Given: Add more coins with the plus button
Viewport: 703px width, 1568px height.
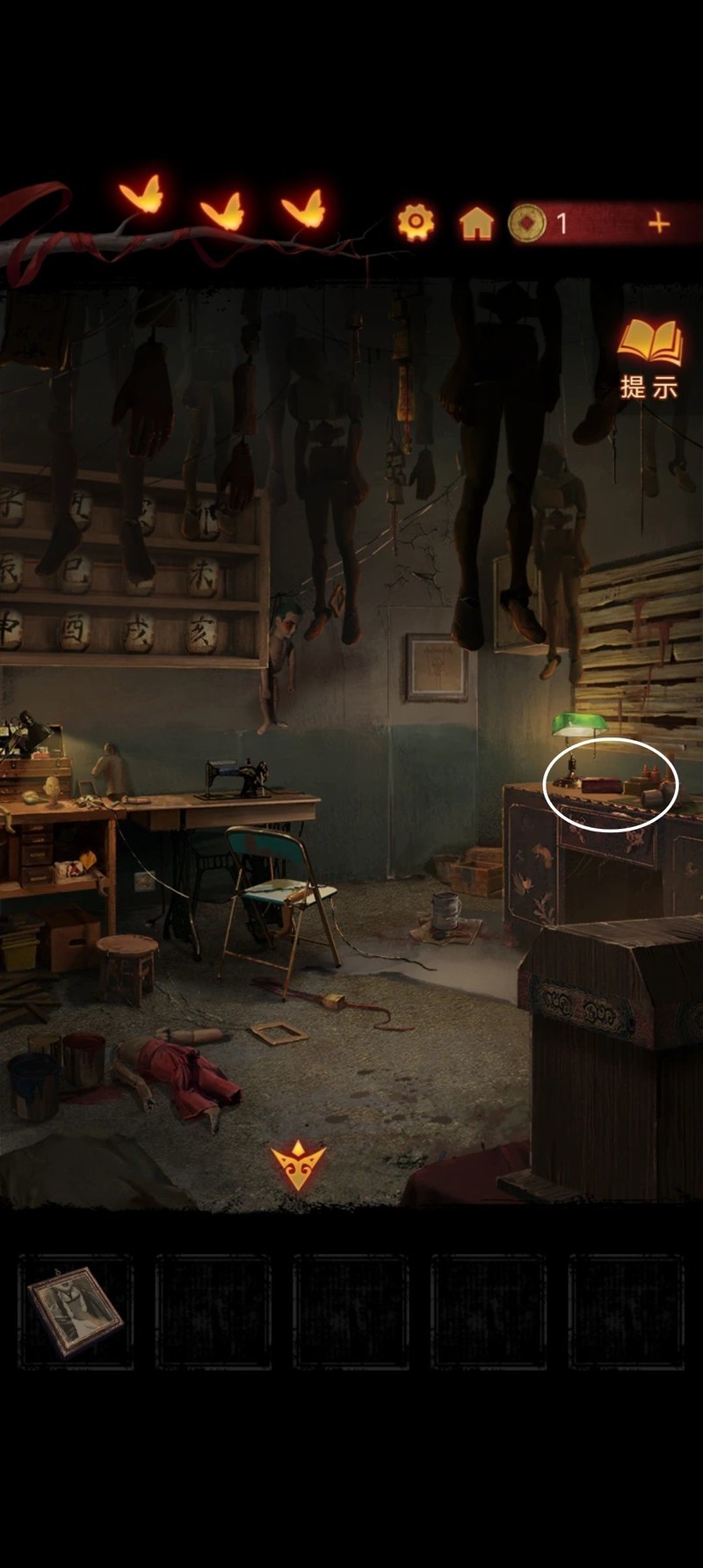Looking at the screenshot, I should [x=659, y=223].
